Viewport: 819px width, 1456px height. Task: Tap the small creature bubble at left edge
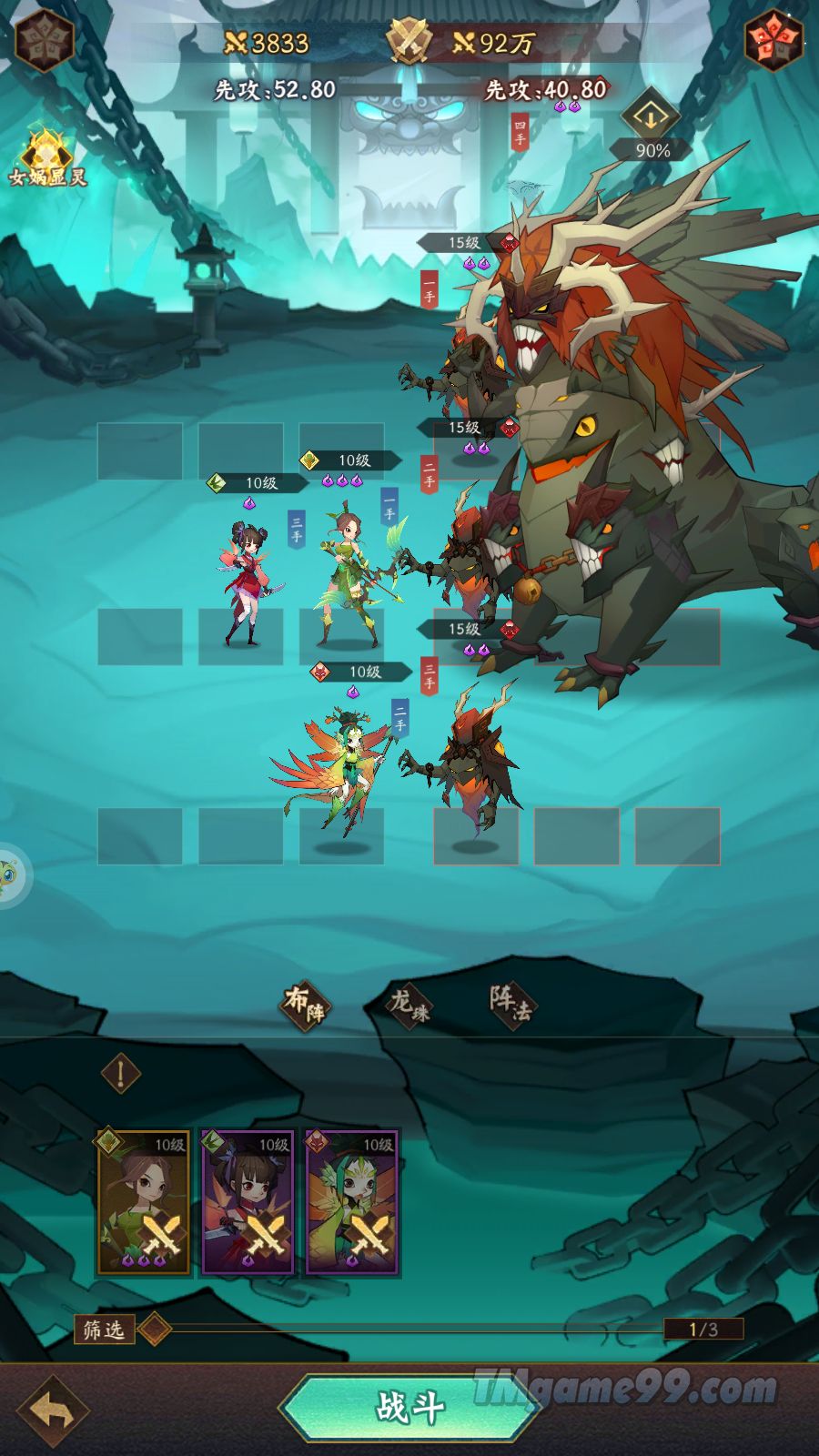click(x=11, y=875)
